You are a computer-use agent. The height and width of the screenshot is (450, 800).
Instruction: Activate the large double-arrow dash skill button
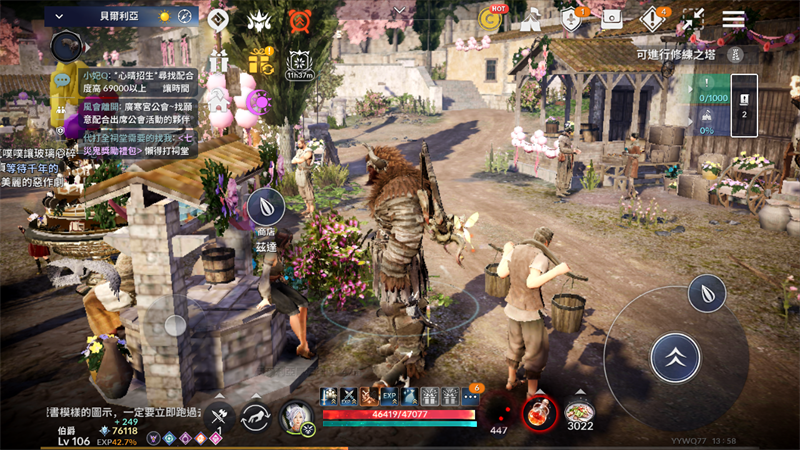pyautogui.click(x=675, y=357)
